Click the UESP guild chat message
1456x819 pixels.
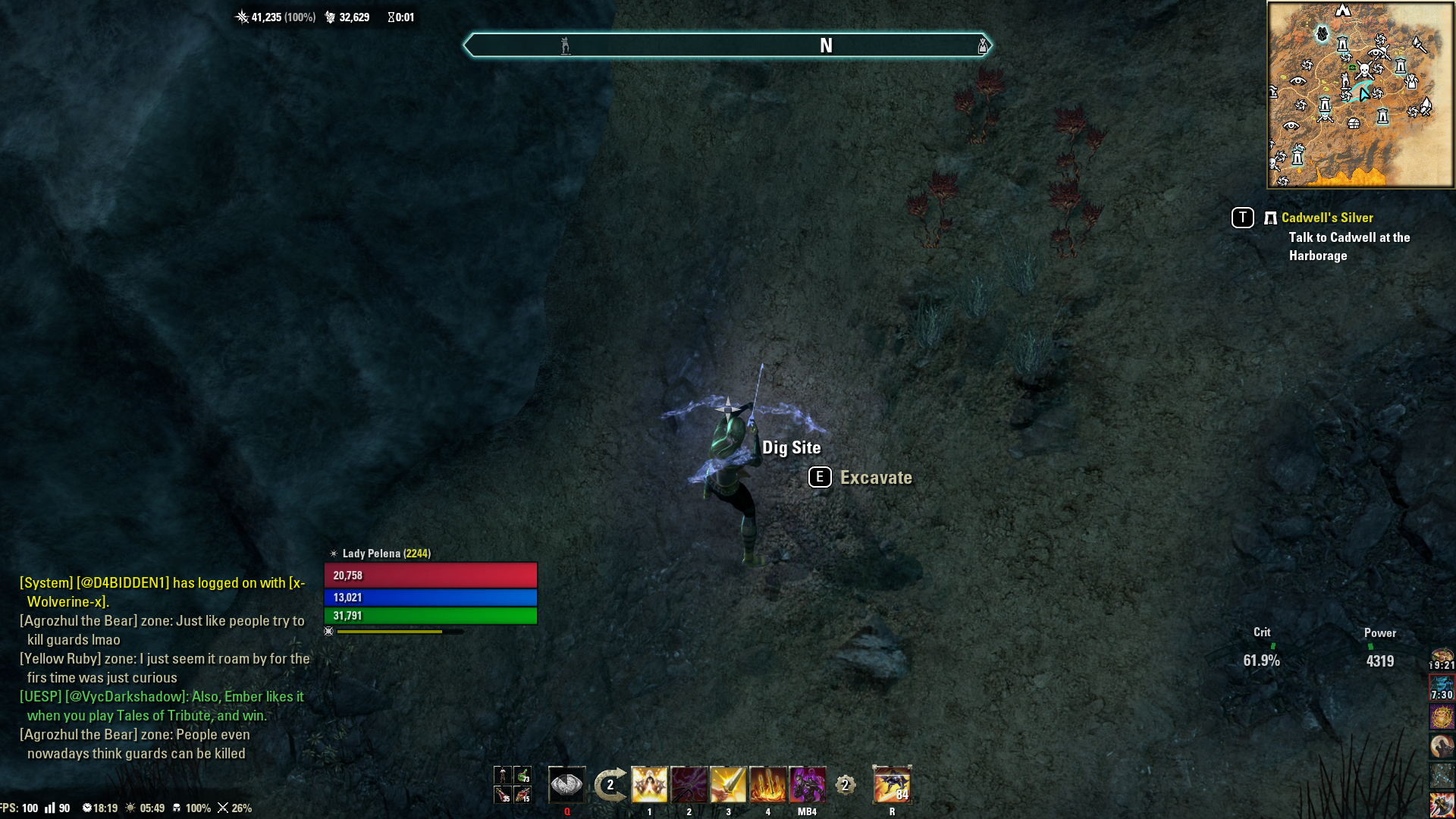[x=163, y=706]
